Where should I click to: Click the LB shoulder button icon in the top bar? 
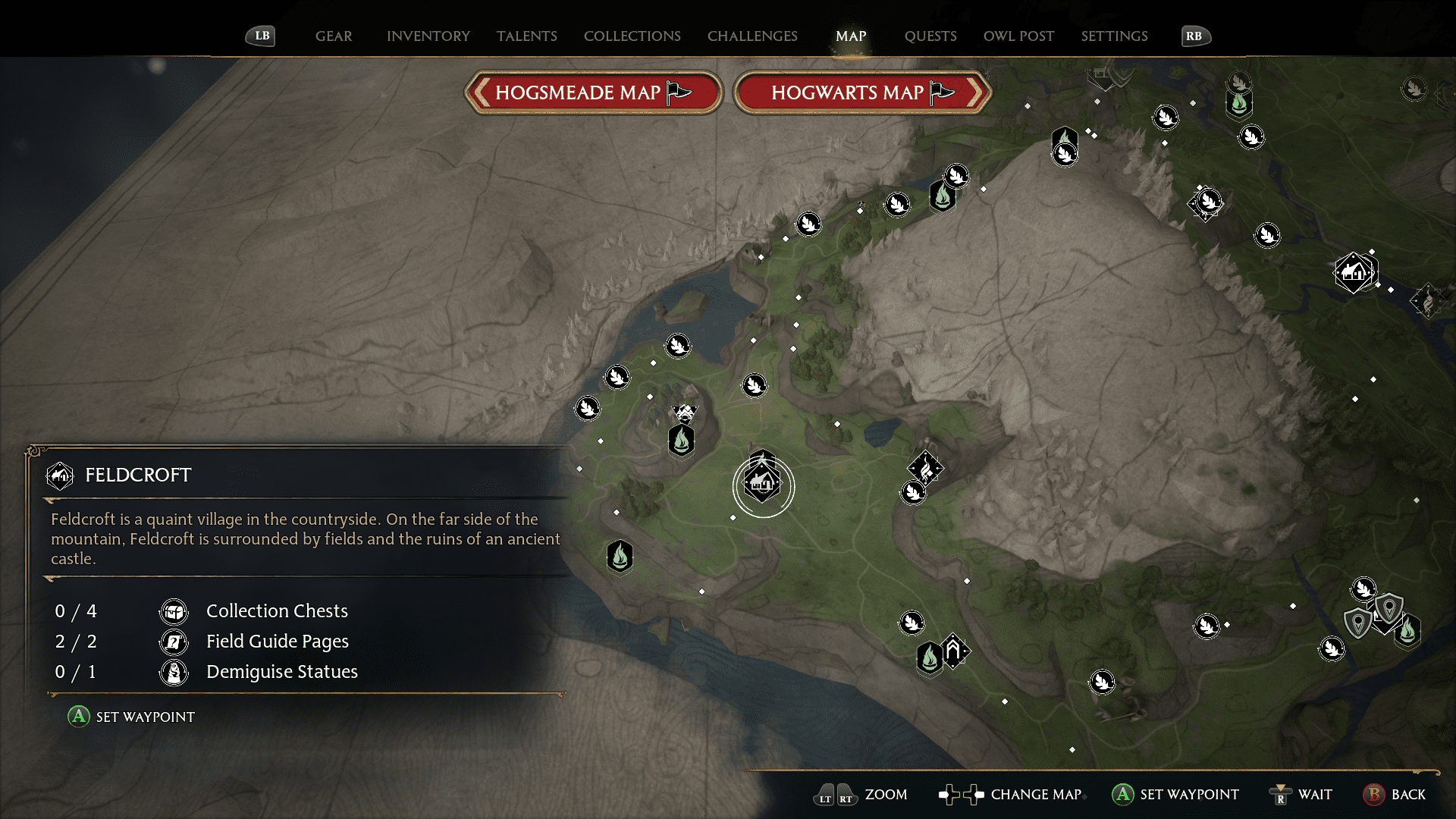coord(260,36)
